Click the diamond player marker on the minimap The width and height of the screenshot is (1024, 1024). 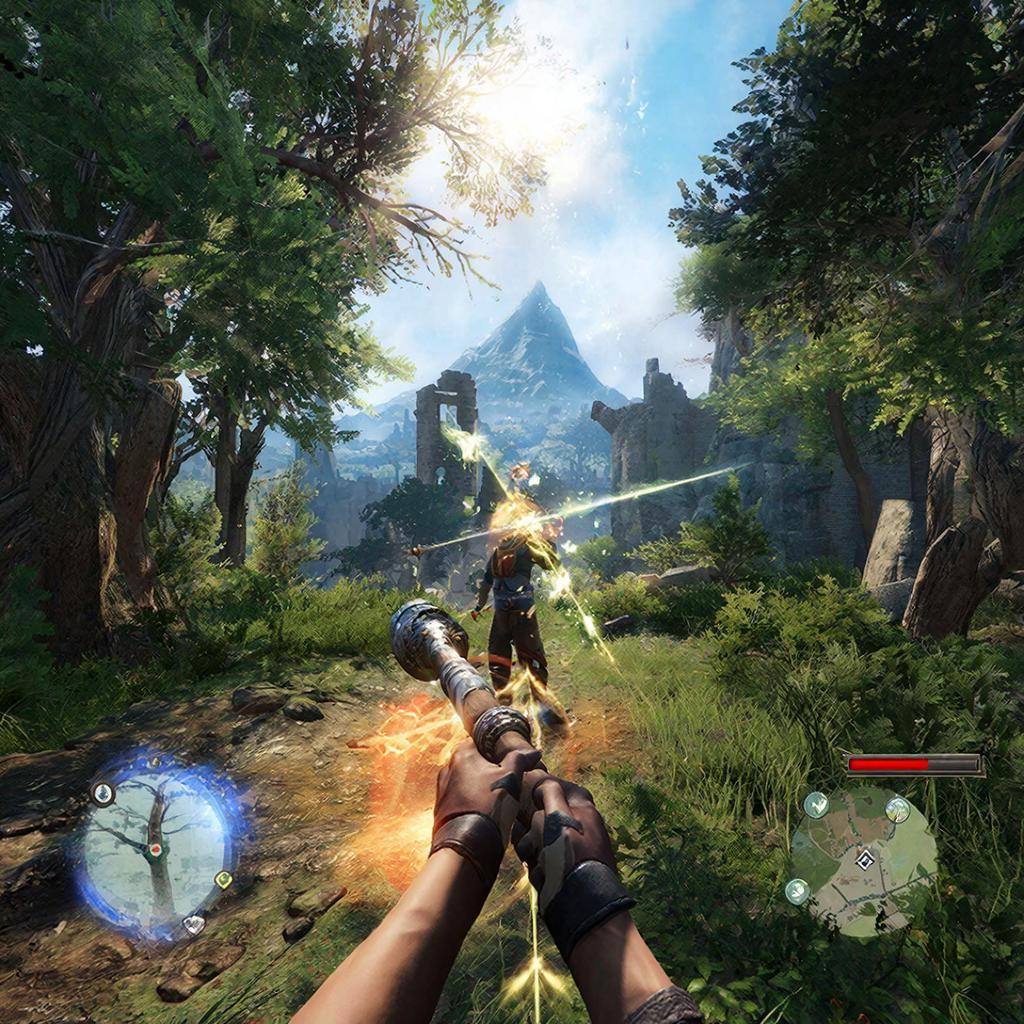click(866, 860)
